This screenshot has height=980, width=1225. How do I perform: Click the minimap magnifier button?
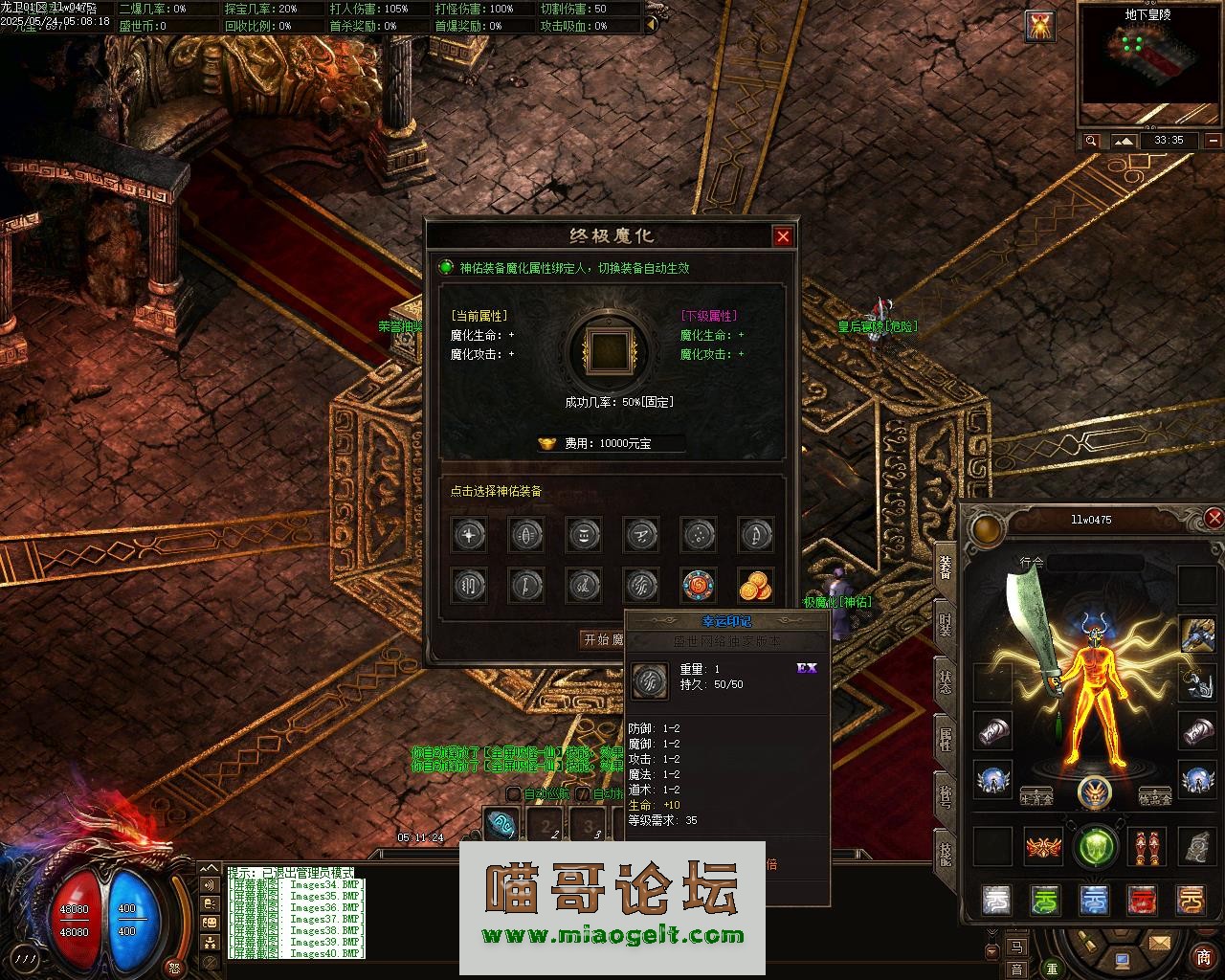pos(1091,141)
